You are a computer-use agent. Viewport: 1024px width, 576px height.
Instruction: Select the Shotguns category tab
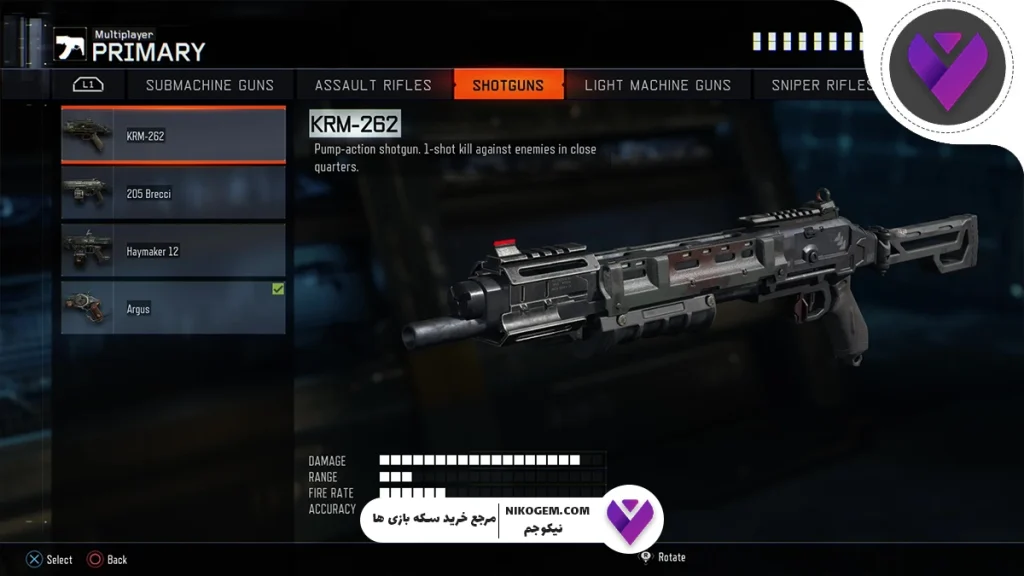(509, 85)
